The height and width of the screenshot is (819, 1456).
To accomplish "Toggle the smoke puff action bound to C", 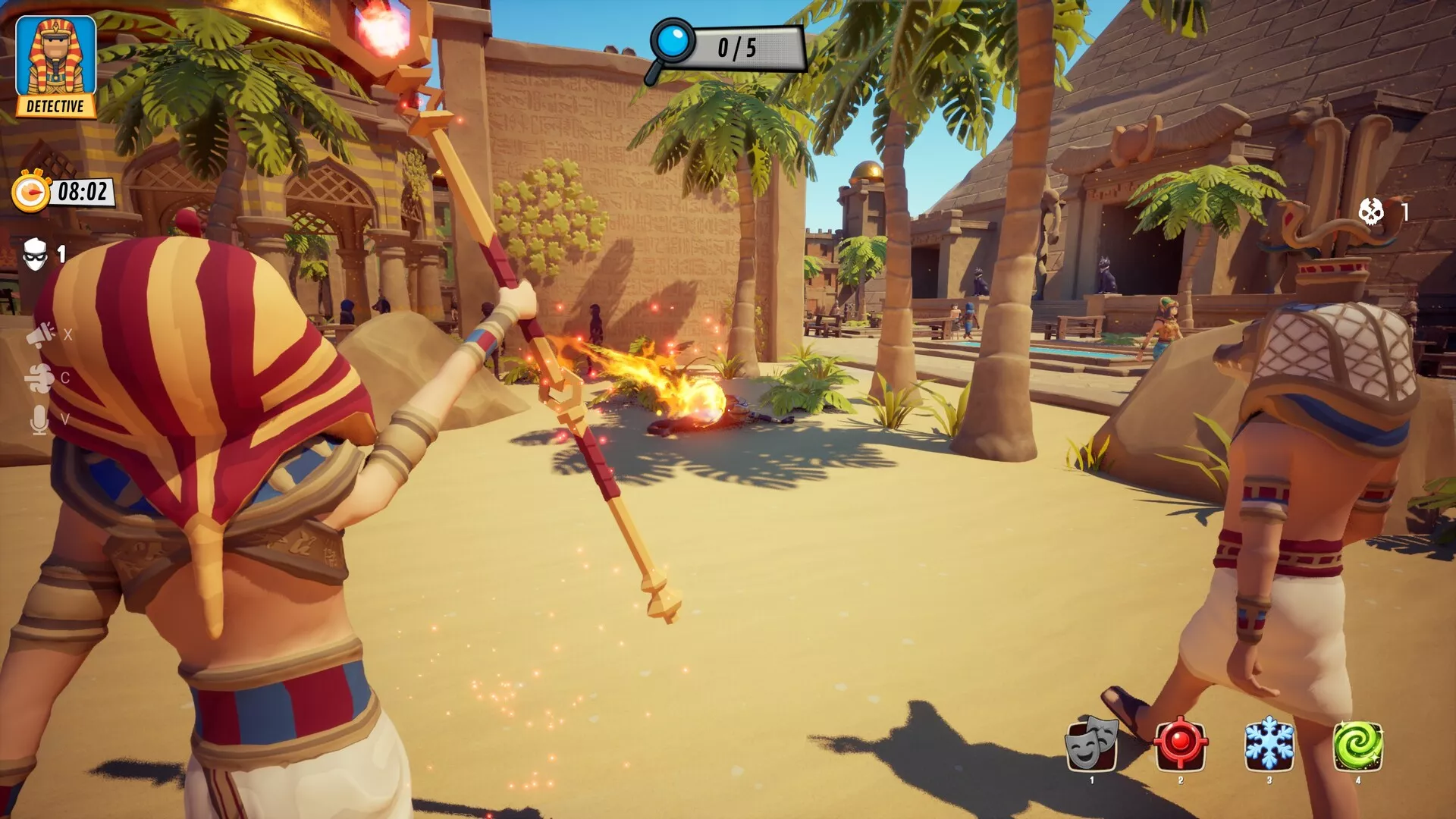I will coord(40,378).
